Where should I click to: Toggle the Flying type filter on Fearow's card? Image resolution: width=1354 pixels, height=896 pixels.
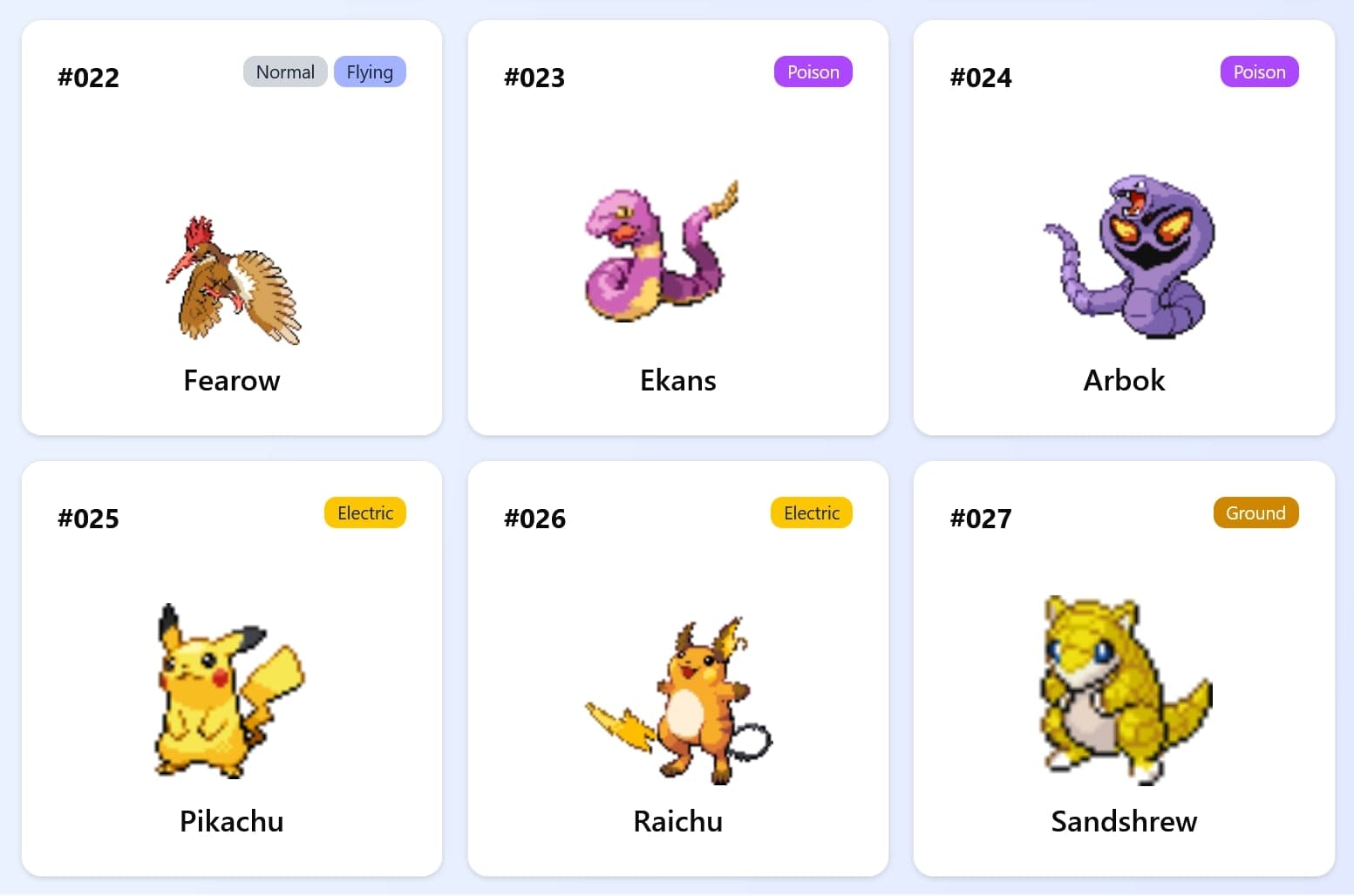pos(370,71)
